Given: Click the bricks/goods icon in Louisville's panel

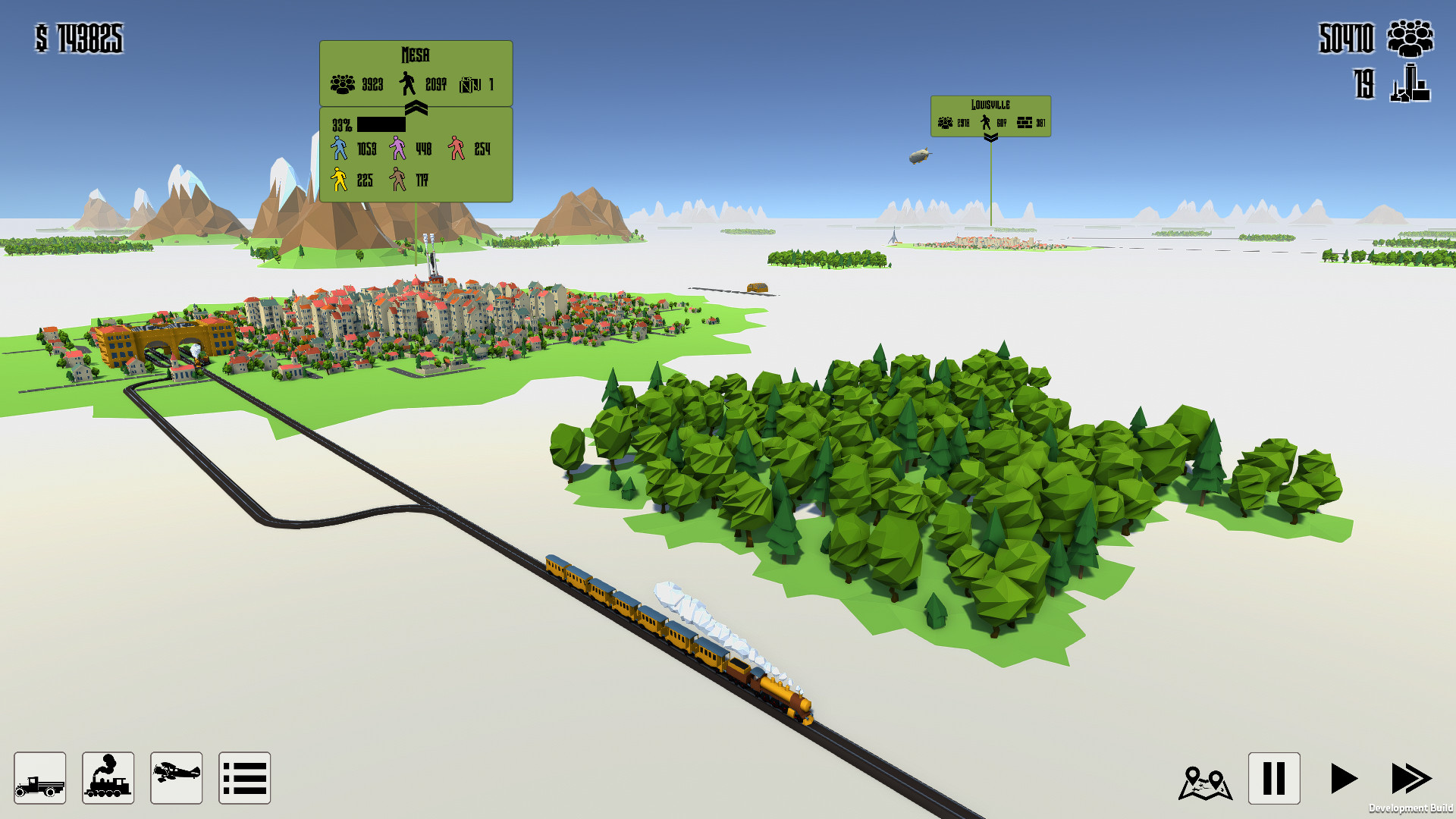Looking at the screenshot, I should tap(1025, 121).
